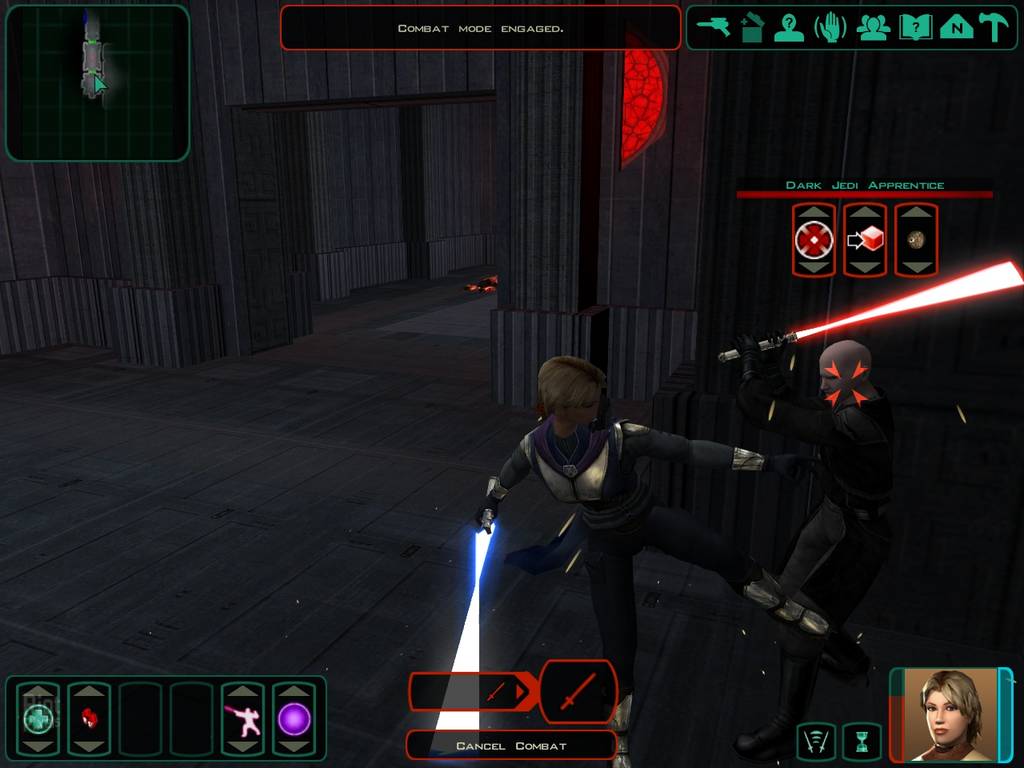Activate the purple orb Force power
Screen dimensions: 1024x768
pos(294,718)
